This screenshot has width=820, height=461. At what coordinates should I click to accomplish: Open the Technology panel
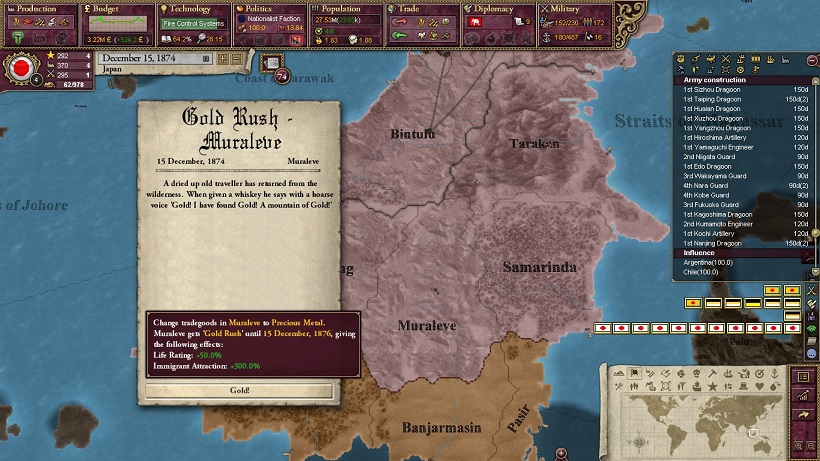[192, 9]
